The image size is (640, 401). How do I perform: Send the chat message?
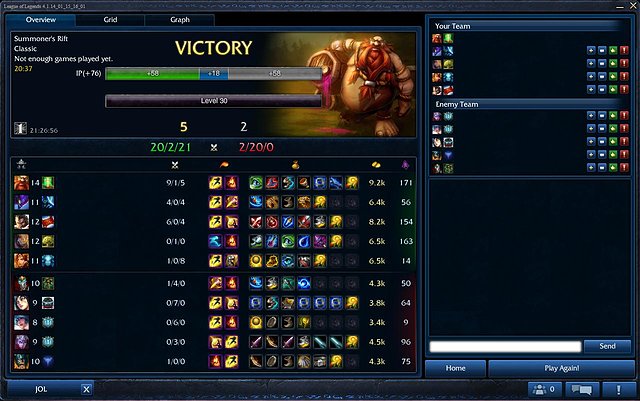(x=607, y=346)
